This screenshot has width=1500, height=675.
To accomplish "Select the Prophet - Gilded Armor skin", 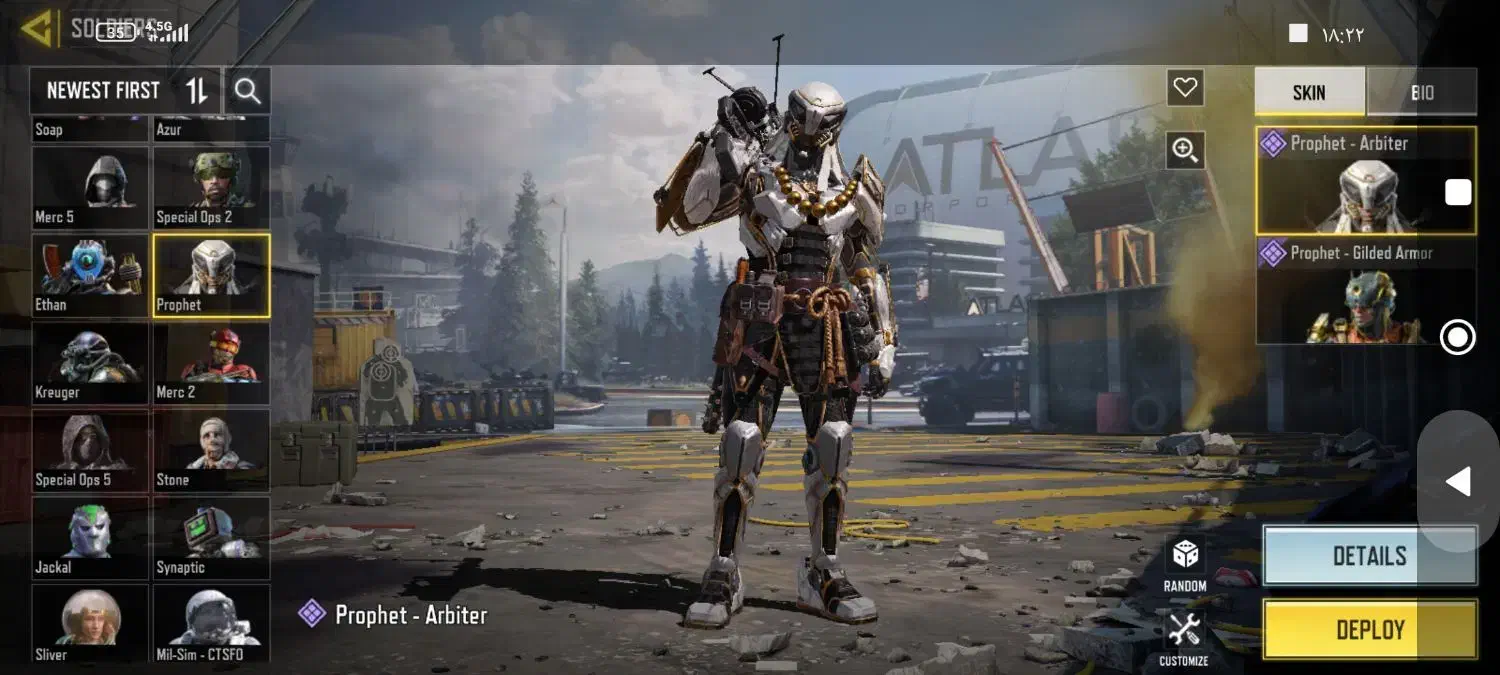I will [x=1365, y=292].
